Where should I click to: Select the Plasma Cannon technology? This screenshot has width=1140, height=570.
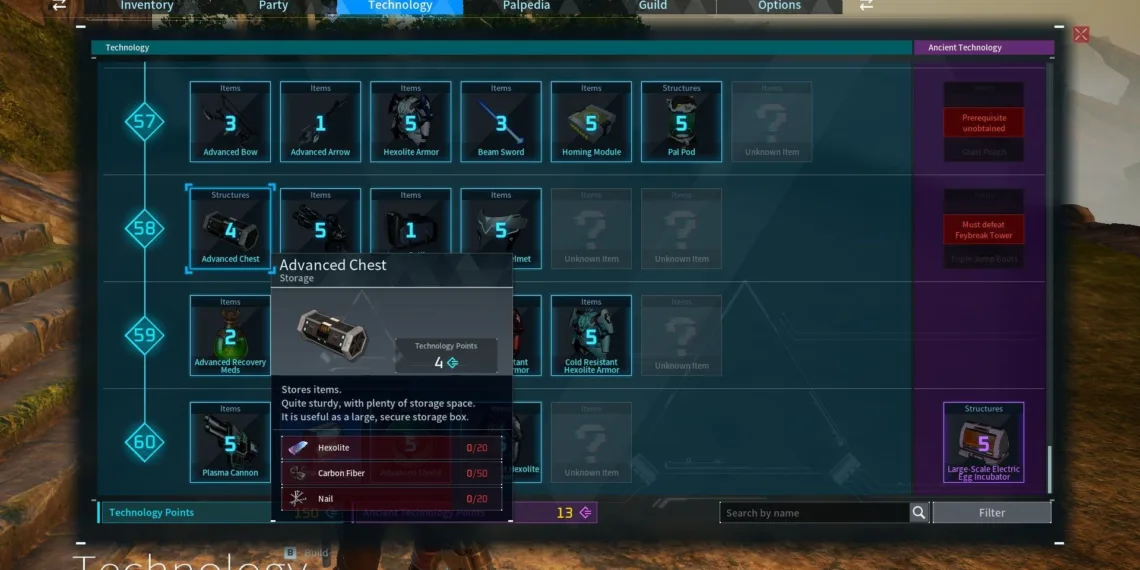click(x=230, y=442)
